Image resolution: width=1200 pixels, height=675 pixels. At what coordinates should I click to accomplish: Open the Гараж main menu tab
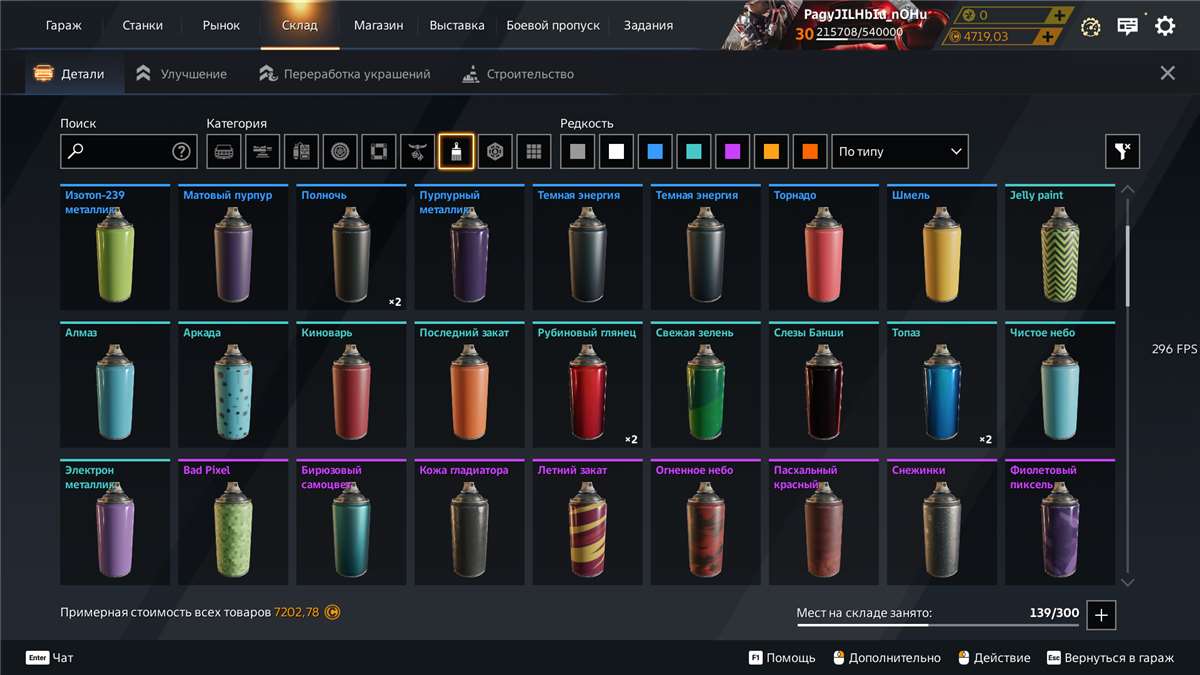click(x=64, y=25)
